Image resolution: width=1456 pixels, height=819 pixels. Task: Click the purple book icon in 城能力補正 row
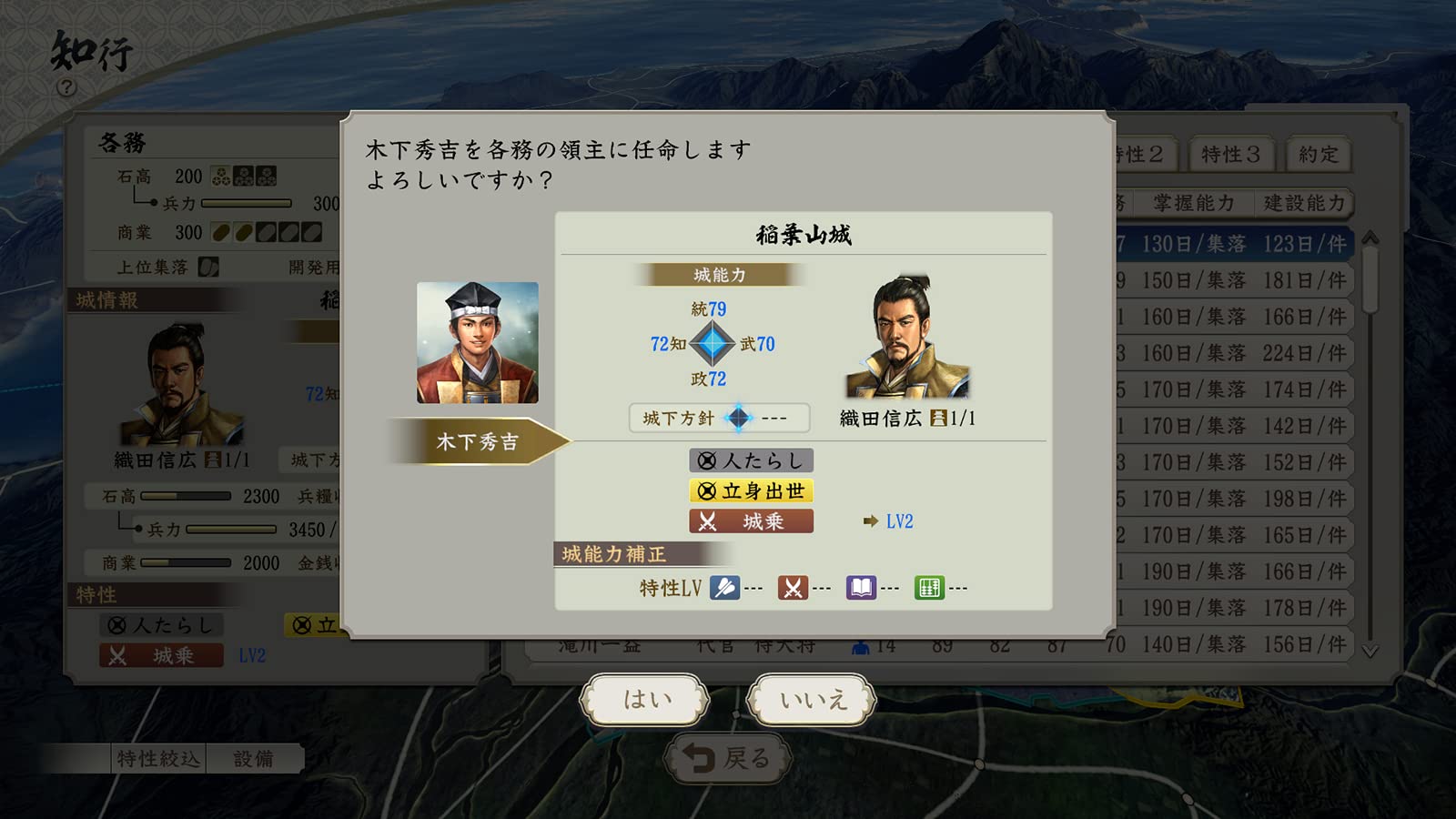[x=863, y=587]
